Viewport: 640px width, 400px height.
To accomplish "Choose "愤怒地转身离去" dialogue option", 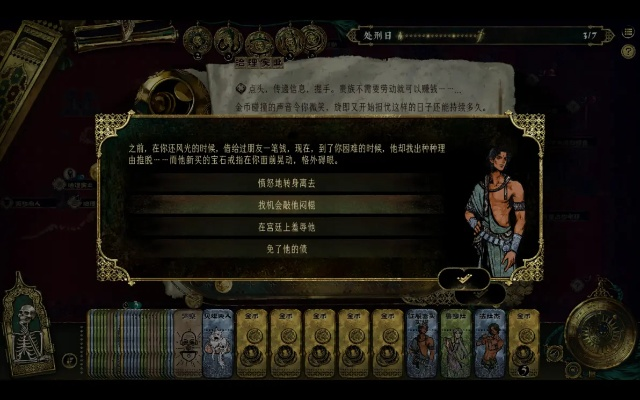I will tap(288, 183).
